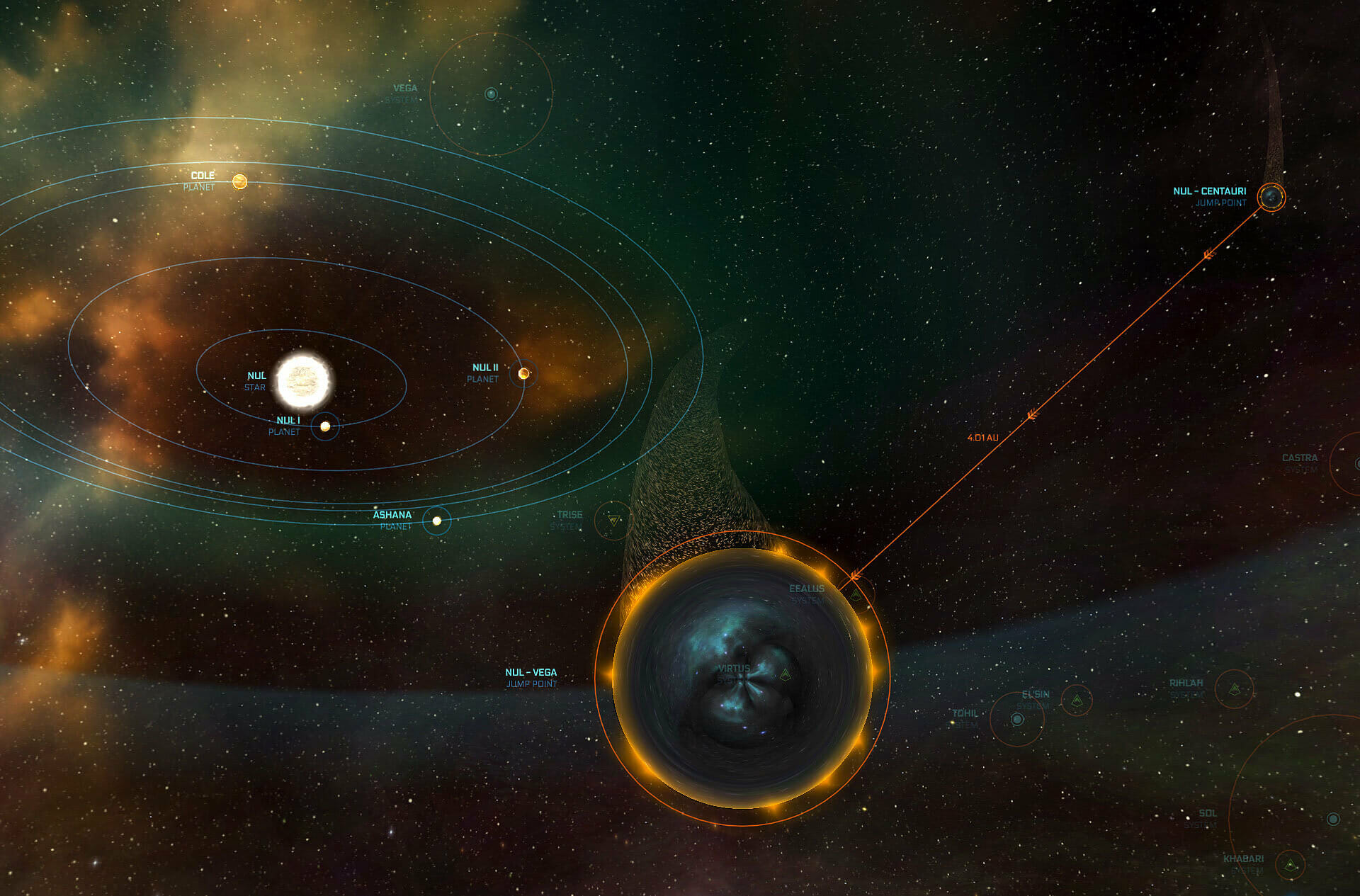Choose the Vega system marker
Viewport: 1360px width, 896px height.
coord(491,93)
